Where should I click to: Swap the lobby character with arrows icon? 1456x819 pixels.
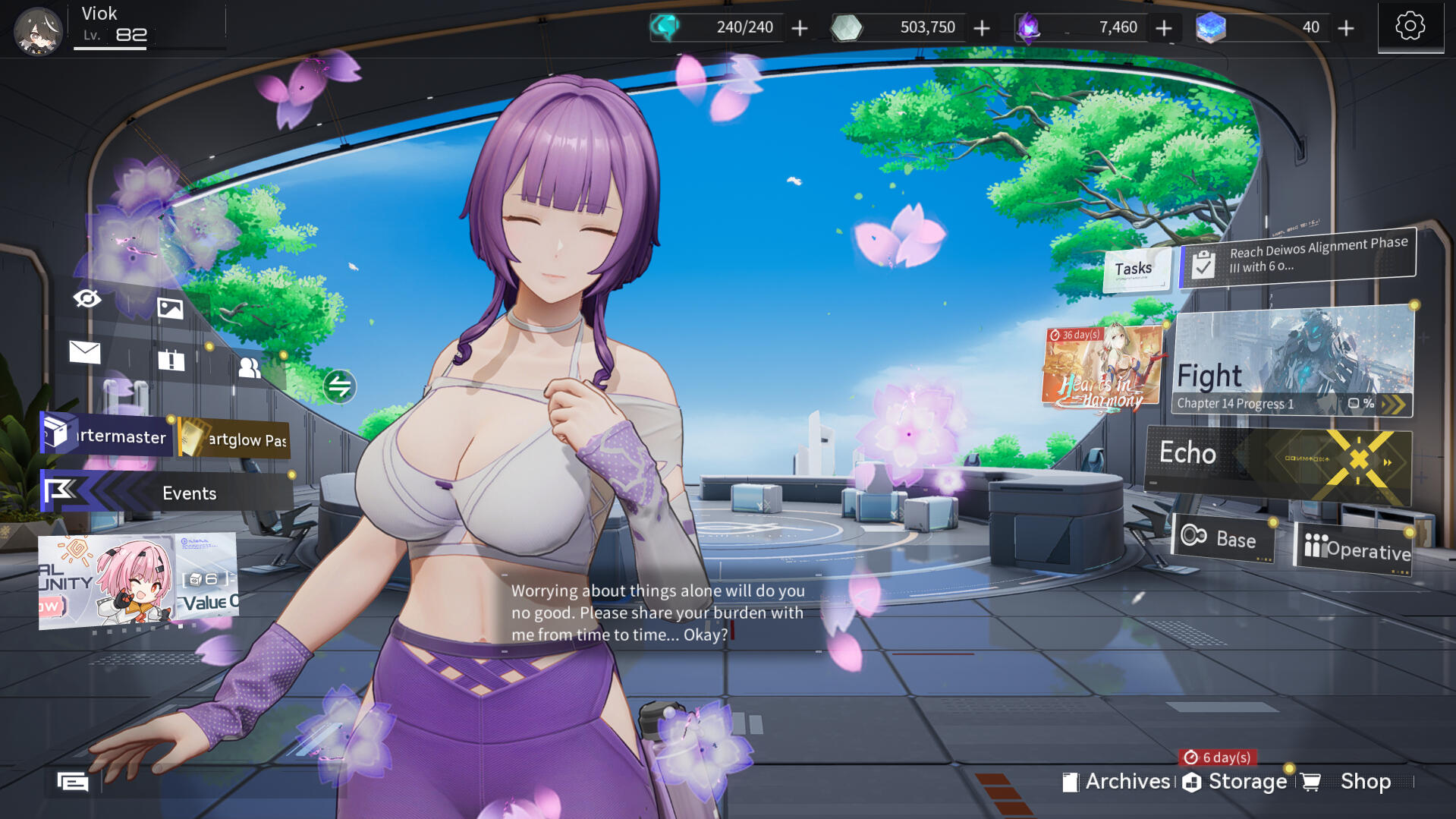340,386
